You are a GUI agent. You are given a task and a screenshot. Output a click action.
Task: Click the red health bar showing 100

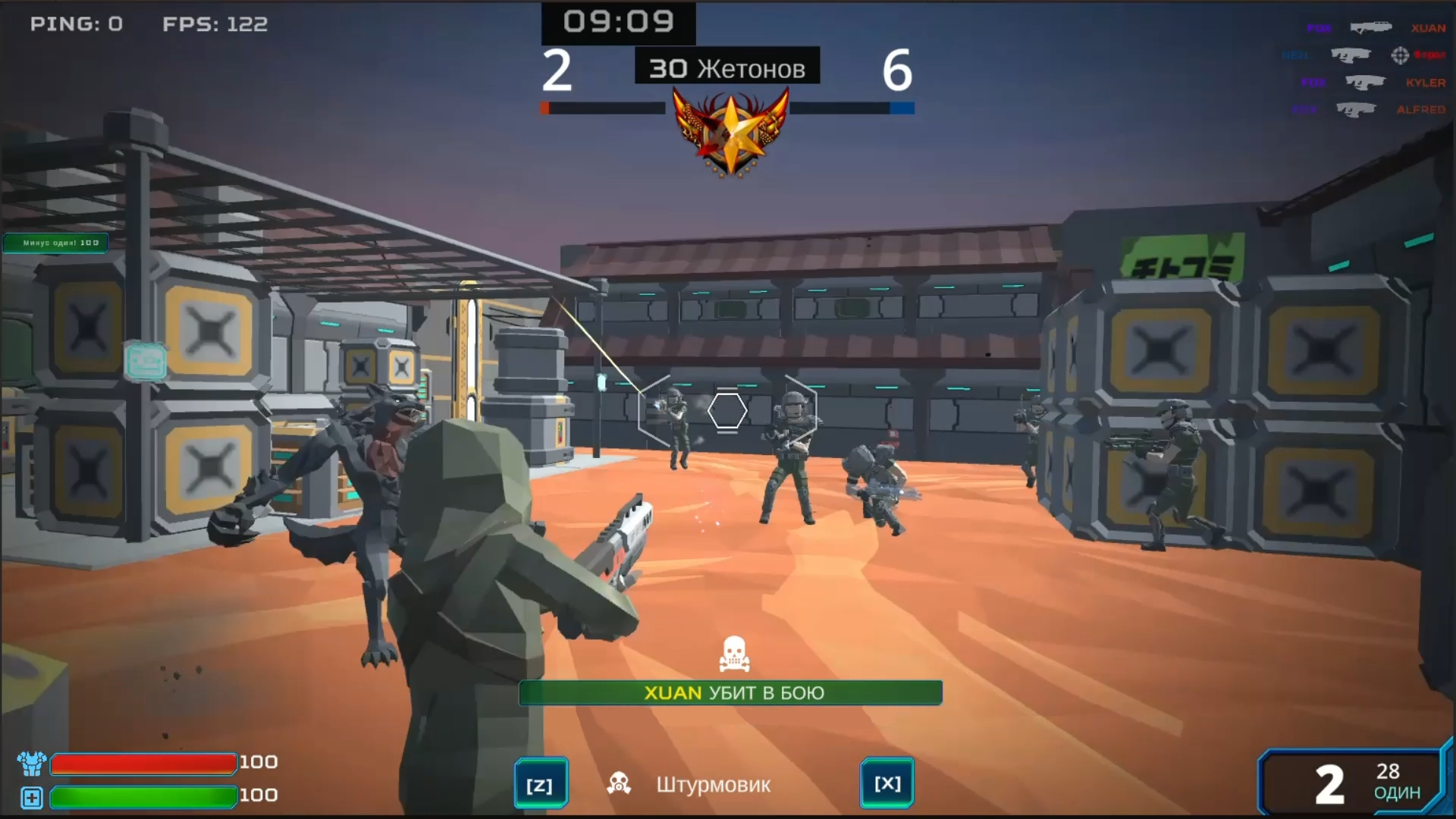[144, 763]
